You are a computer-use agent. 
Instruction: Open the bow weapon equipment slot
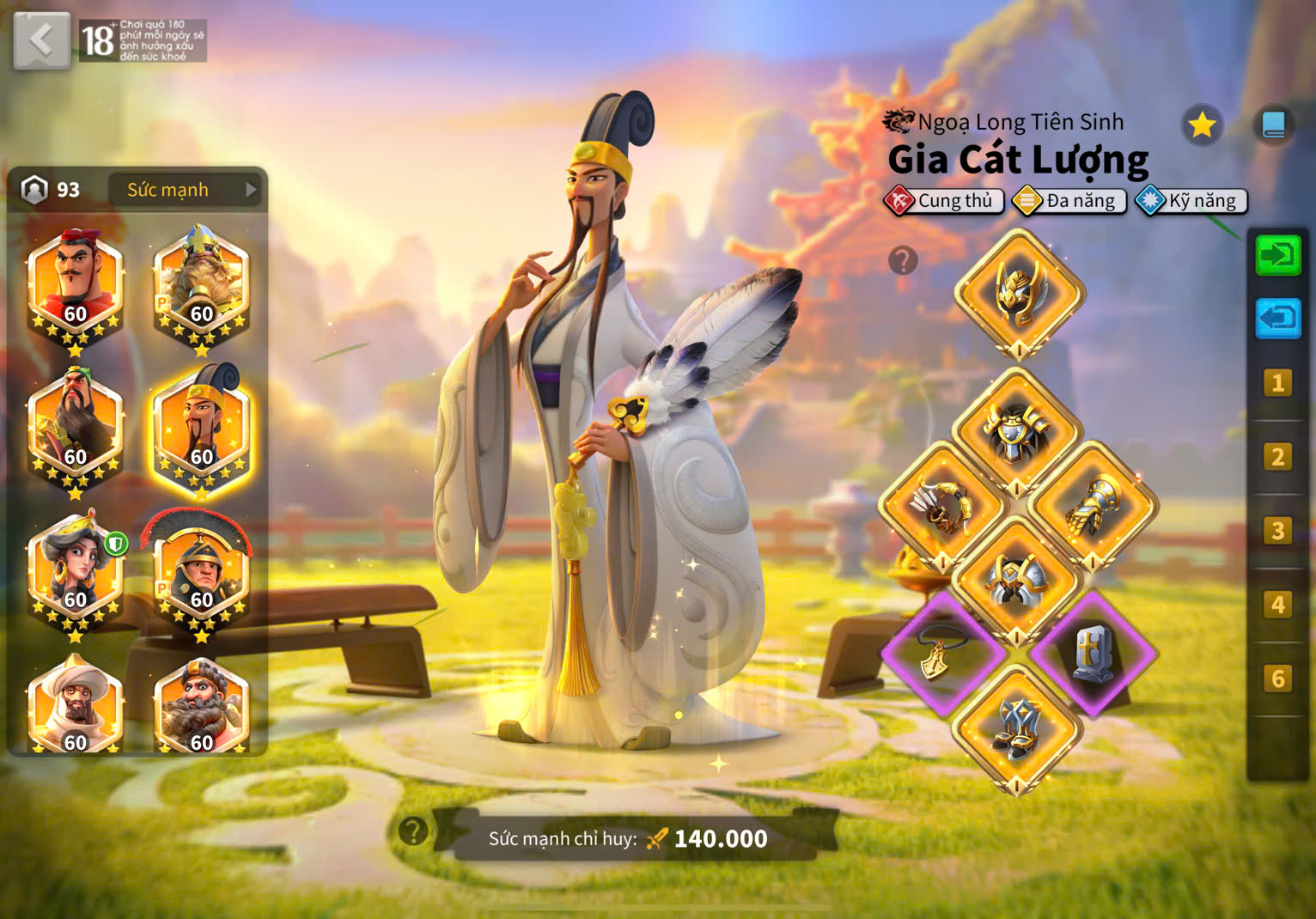(943, 507)
